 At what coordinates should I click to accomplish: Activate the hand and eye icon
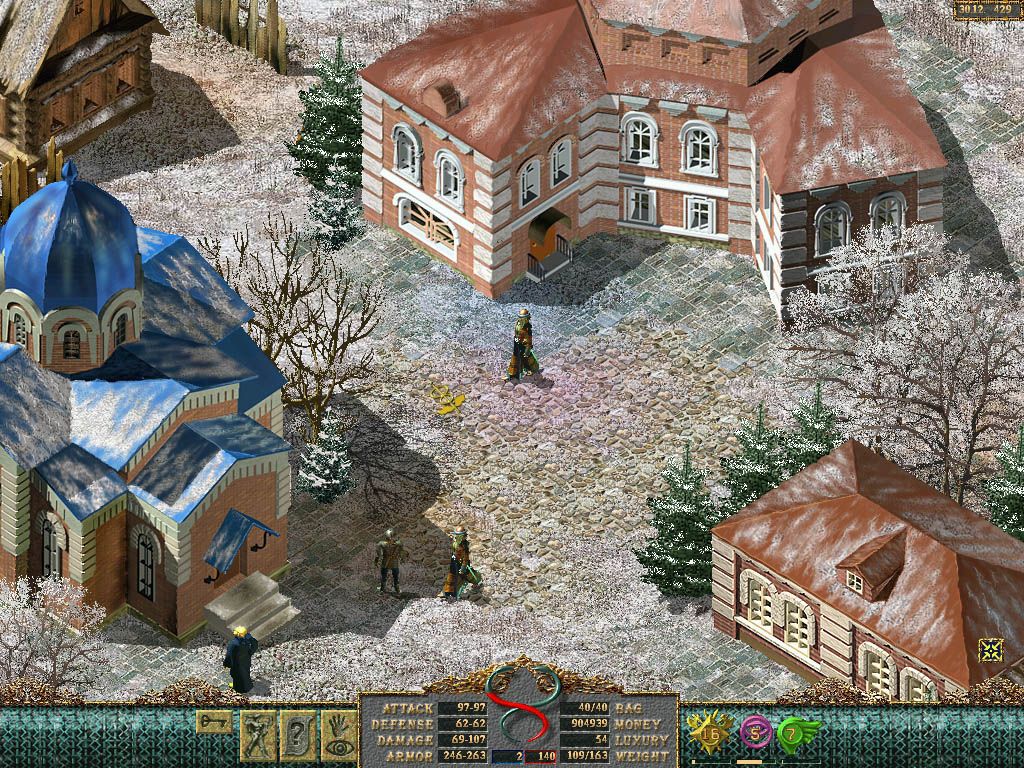coord(340,736)
